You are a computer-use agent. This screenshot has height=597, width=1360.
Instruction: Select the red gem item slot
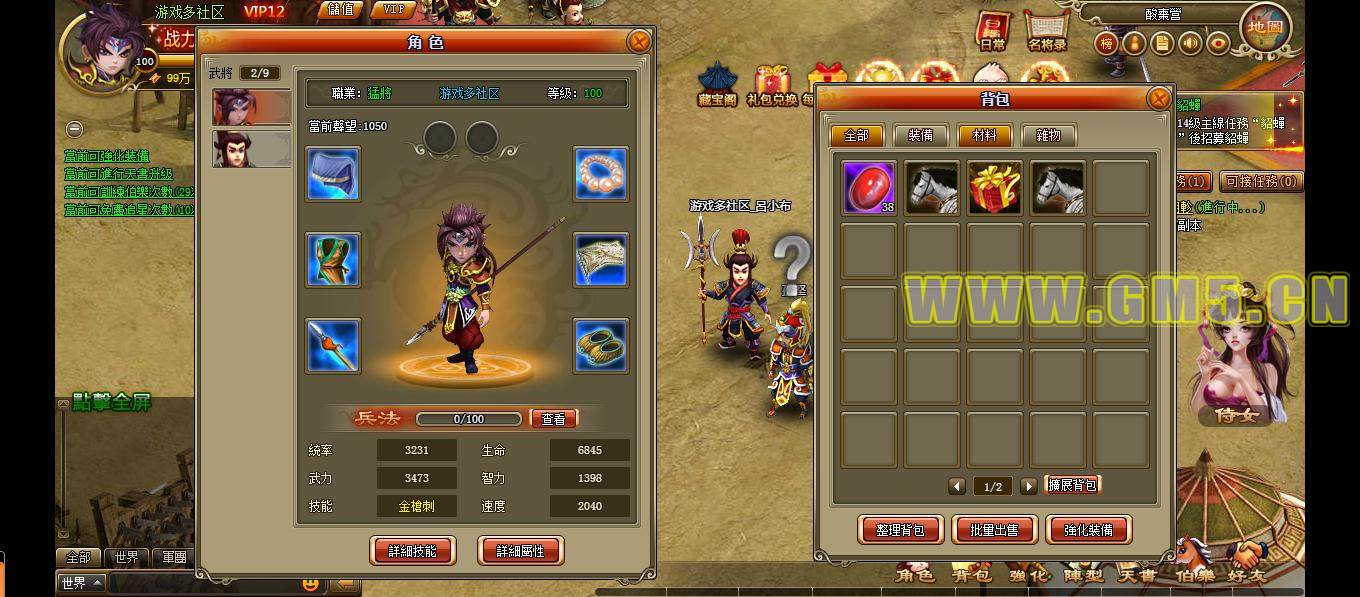click(868, 187)
